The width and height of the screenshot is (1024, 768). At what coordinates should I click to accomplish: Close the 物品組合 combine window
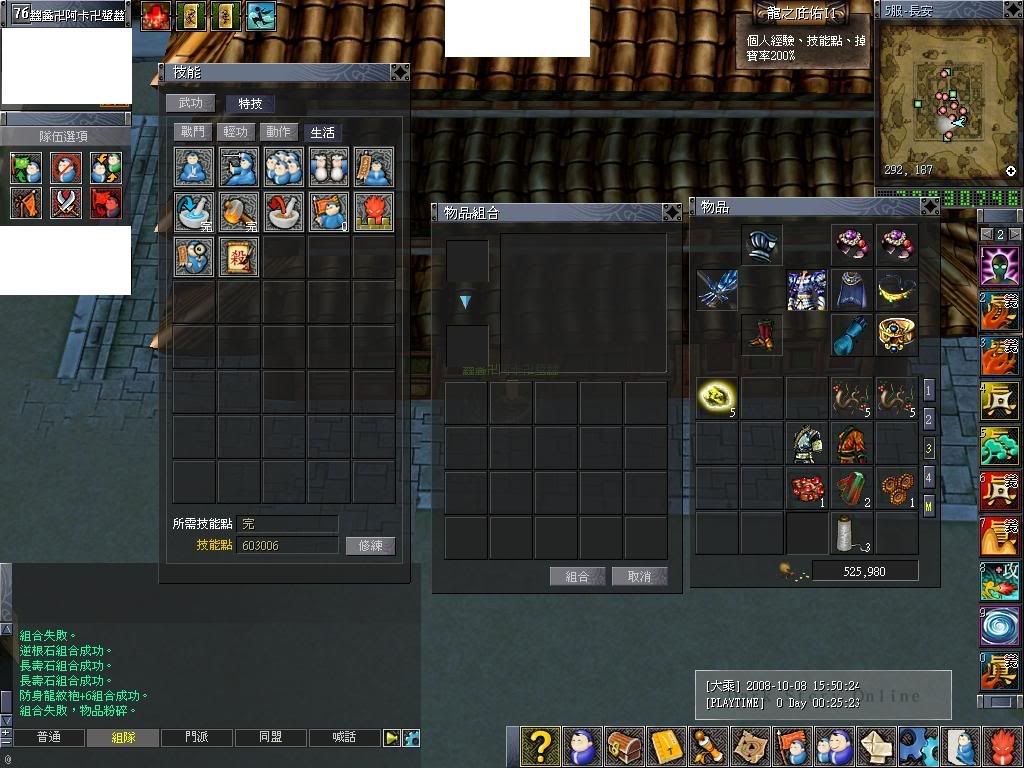[672, 212]
